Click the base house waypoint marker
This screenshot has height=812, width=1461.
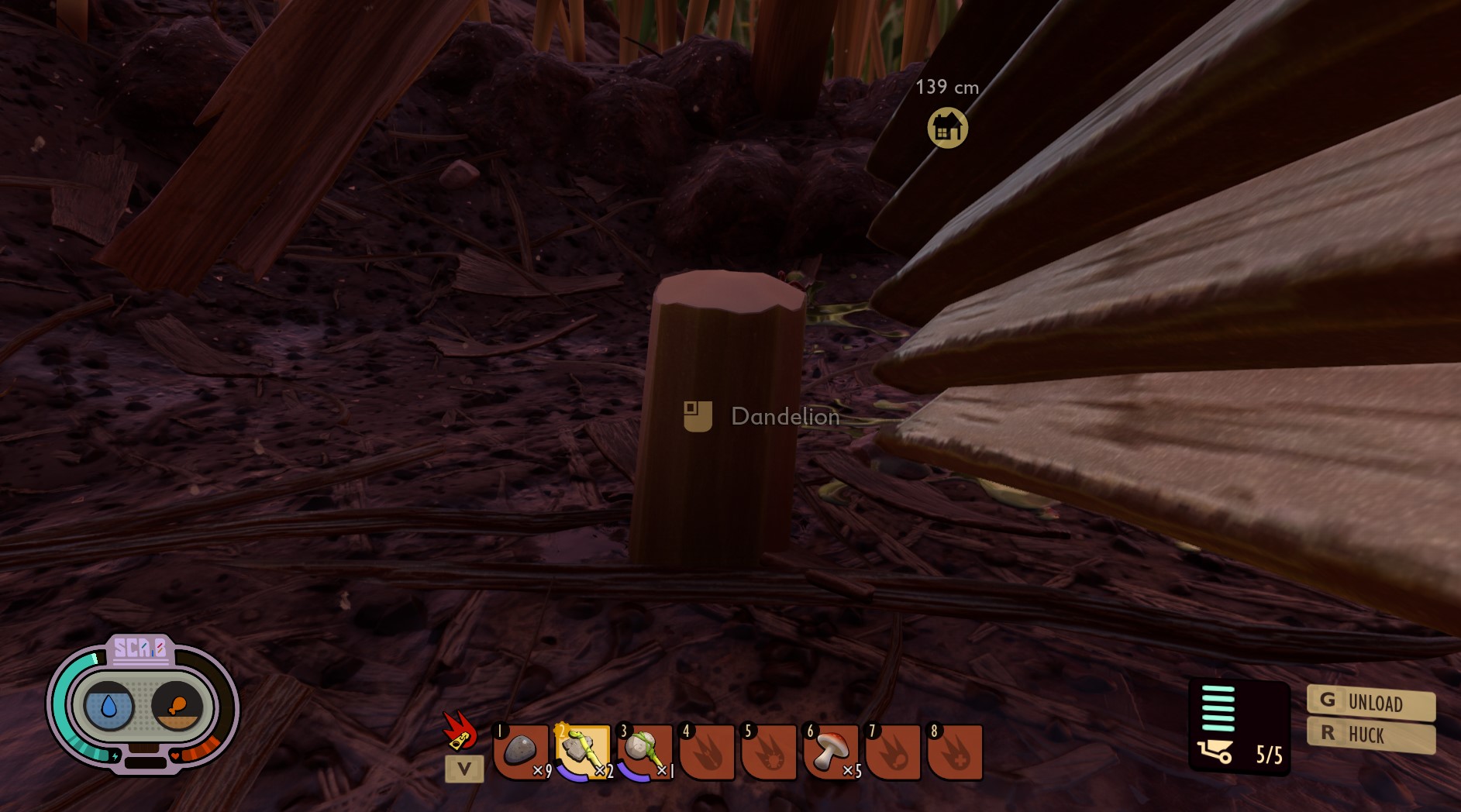click(947, 128)
